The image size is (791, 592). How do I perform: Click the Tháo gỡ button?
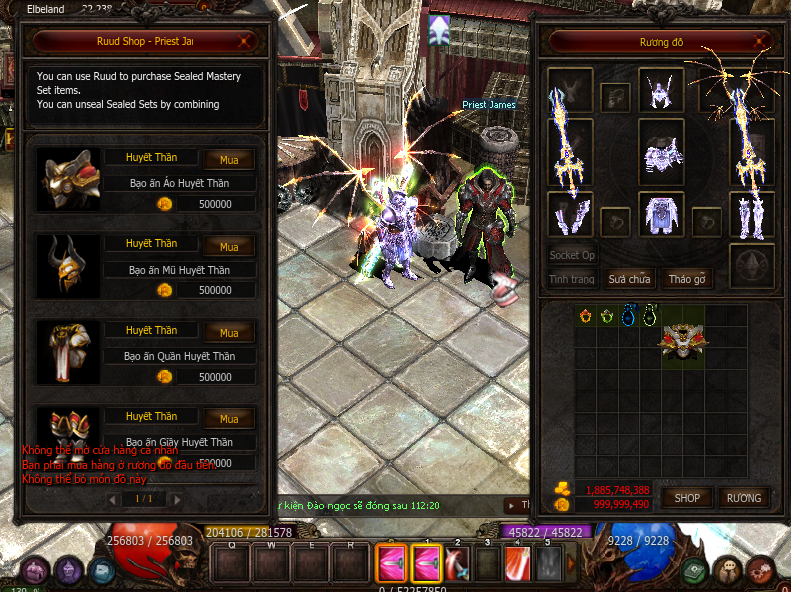(x=687, y=279)
